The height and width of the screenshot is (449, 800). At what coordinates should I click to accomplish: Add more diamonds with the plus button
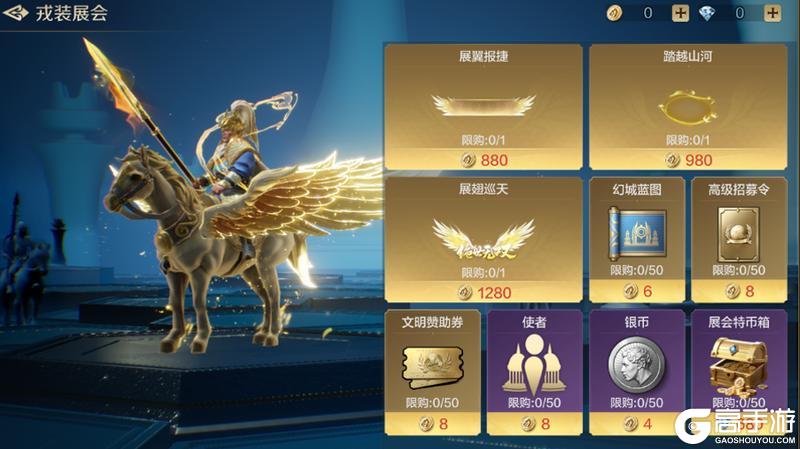tap(772, 13)
